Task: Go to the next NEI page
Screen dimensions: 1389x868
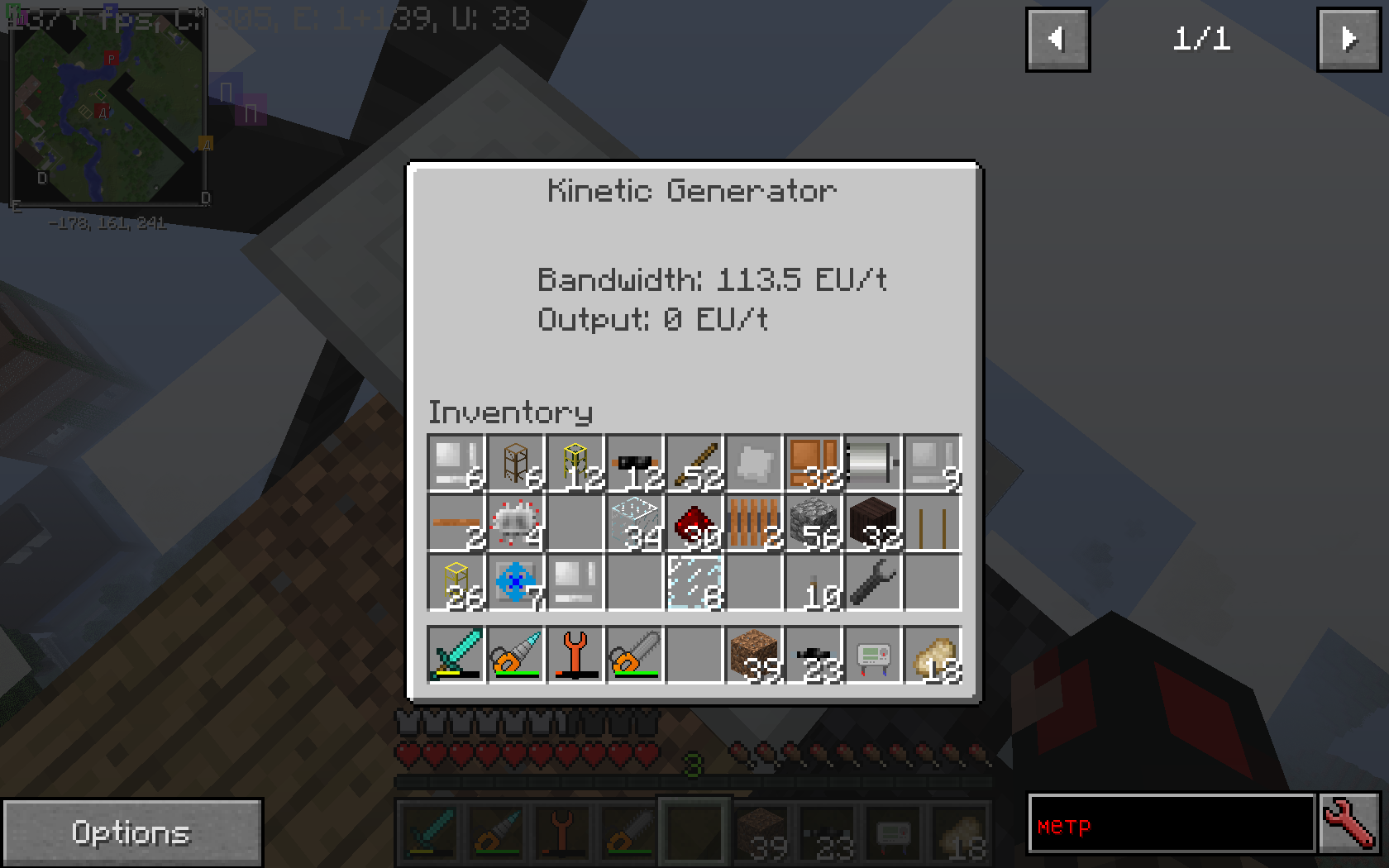Action: click(1348, 40)
